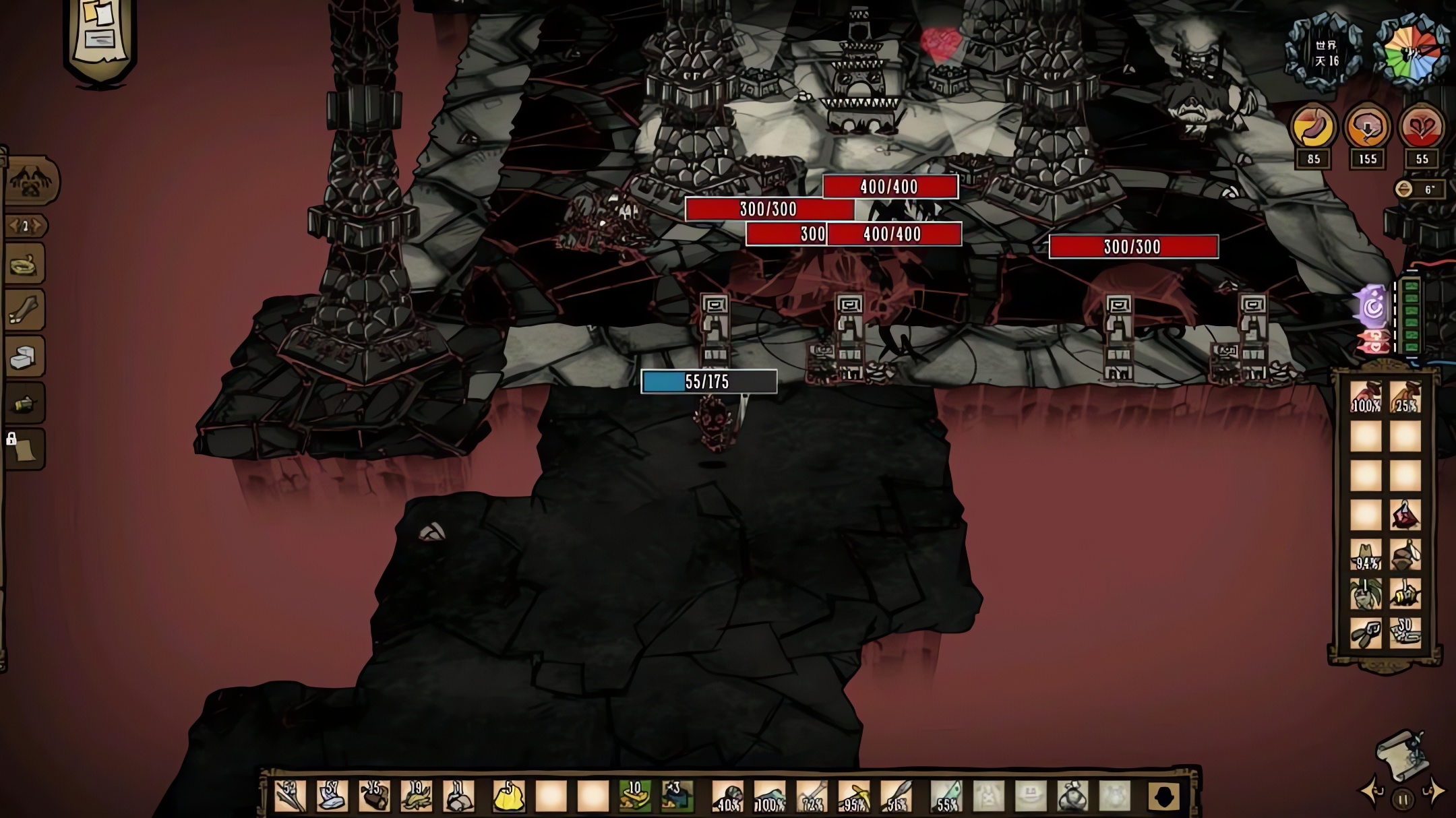Screen dimensions: 1456x818
Task: Craft rope from the pinned recipes
Action: 26,264
